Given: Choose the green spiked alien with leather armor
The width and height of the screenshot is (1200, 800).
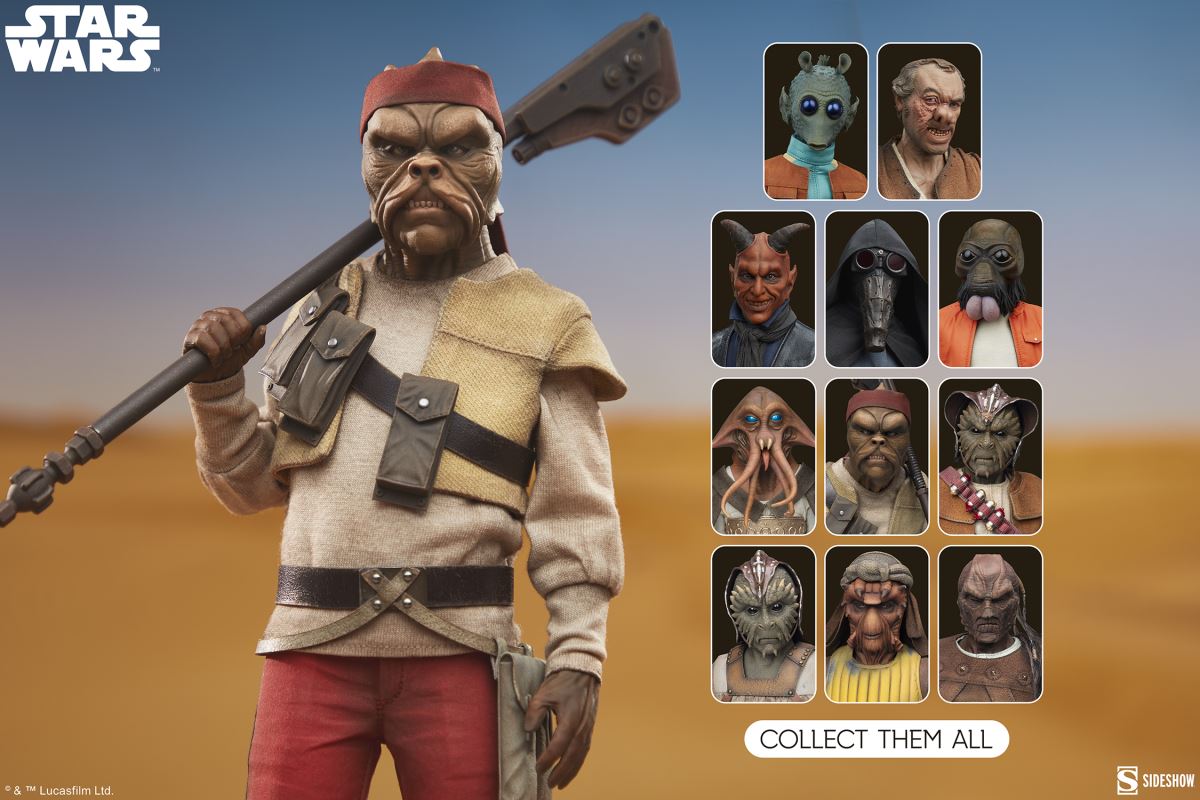Looking at the screenshot, I should coord(763,623).
